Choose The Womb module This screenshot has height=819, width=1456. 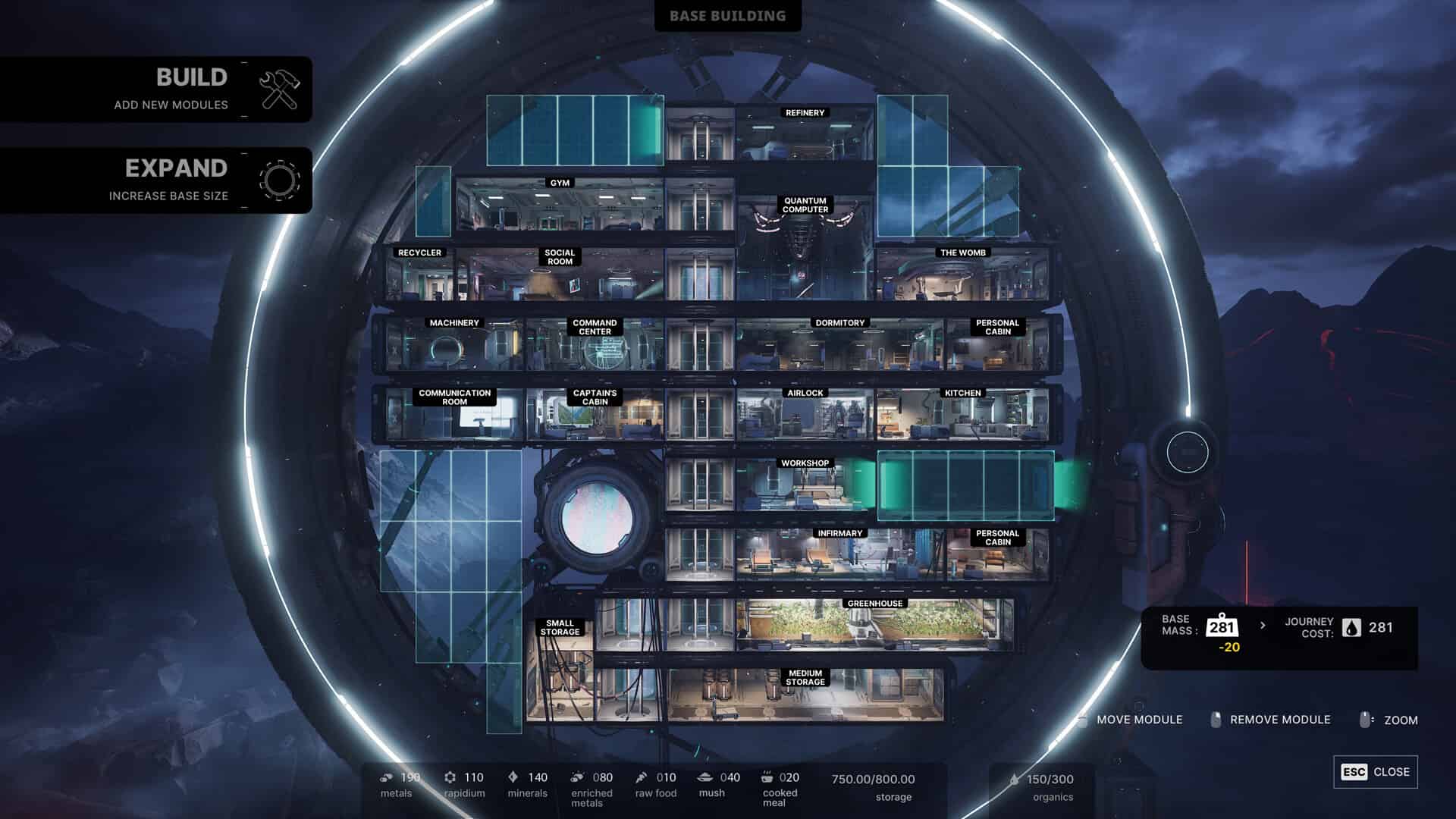pyautogui.click(x=962, y=276)
